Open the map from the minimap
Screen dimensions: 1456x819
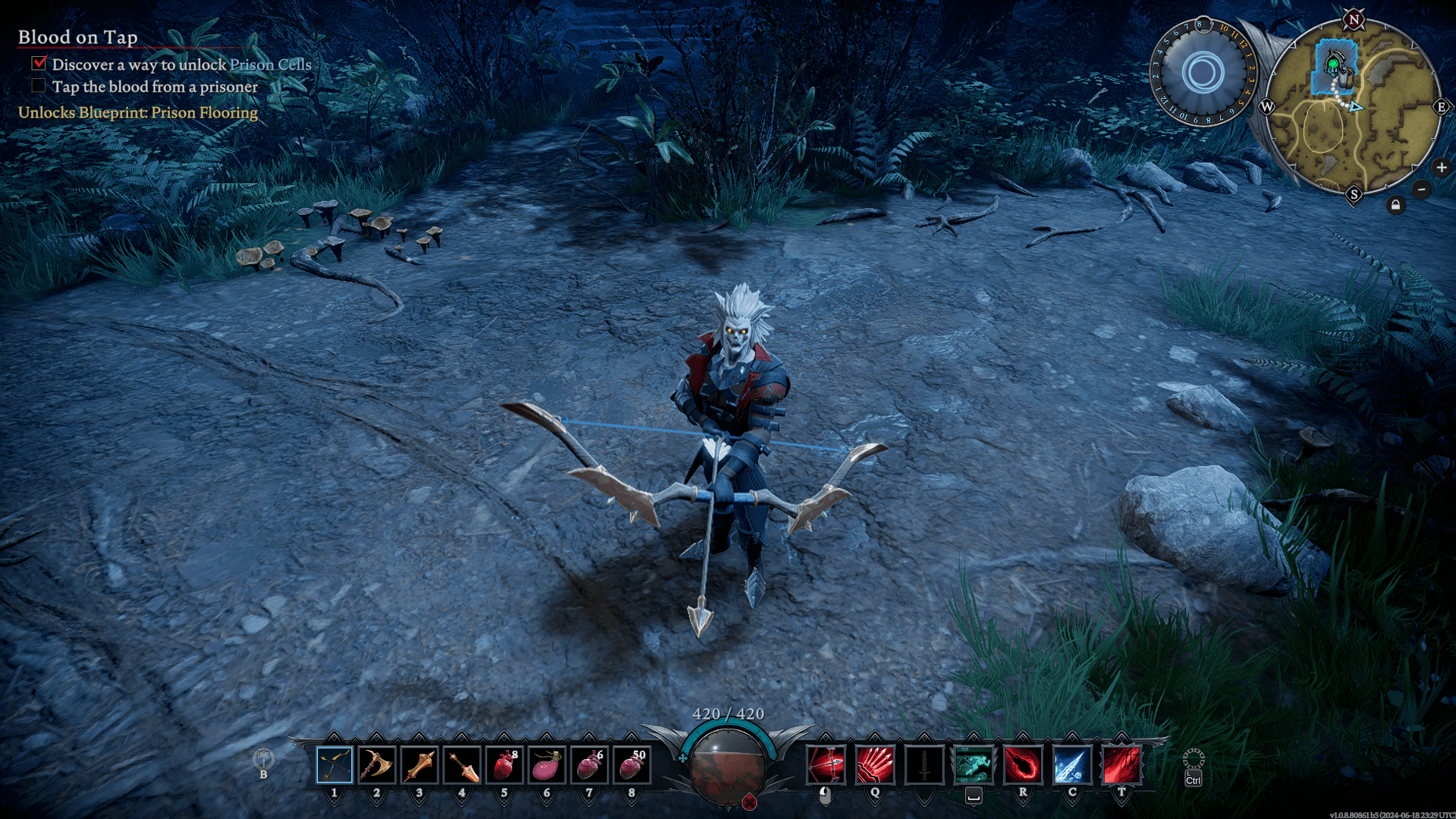click(x=1354, y=108)
